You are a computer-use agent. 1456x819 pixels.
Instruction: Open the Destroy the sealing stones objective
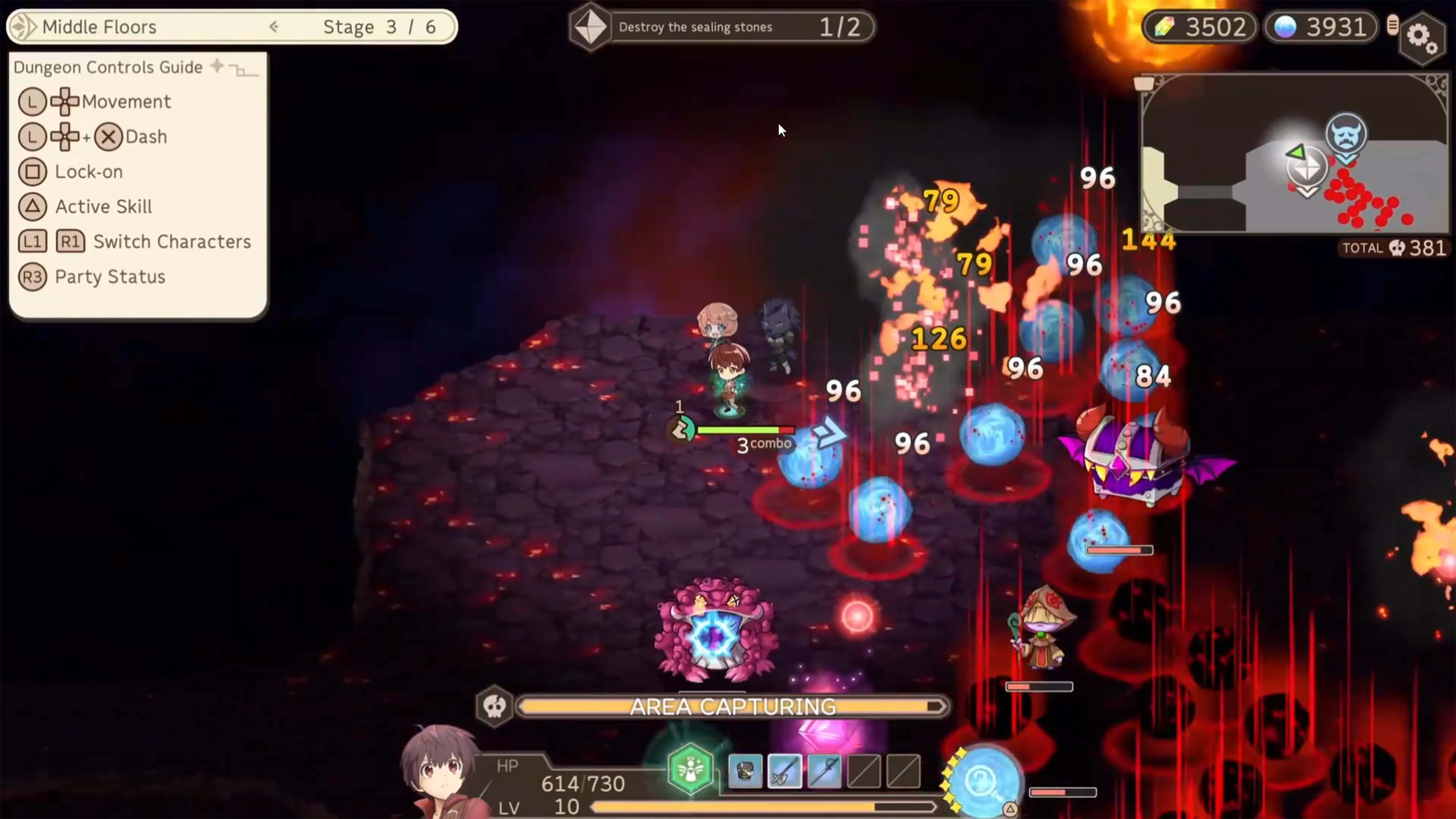(721, 27)
